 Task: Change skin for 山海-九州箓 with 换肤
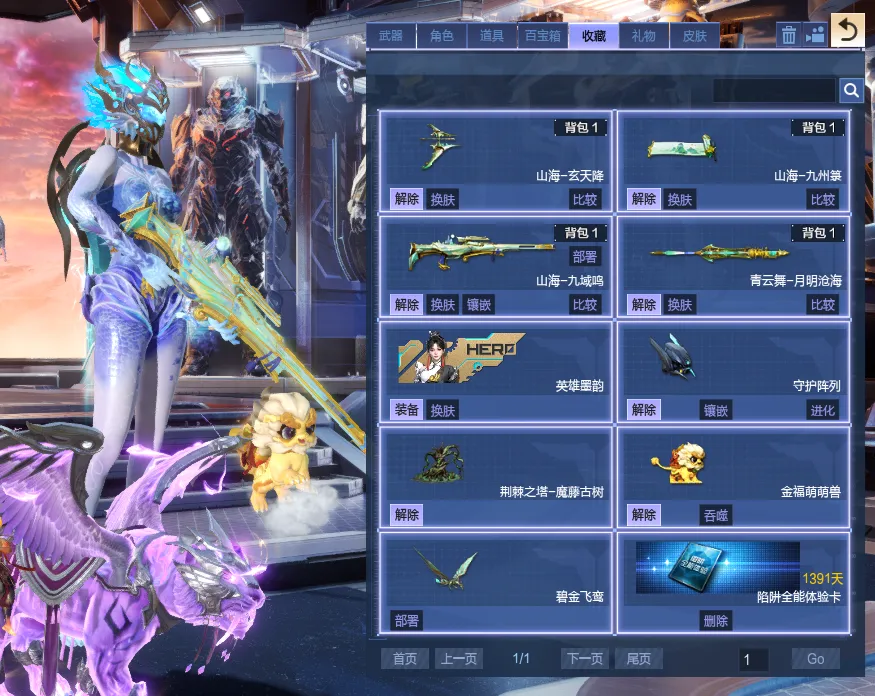680,199
